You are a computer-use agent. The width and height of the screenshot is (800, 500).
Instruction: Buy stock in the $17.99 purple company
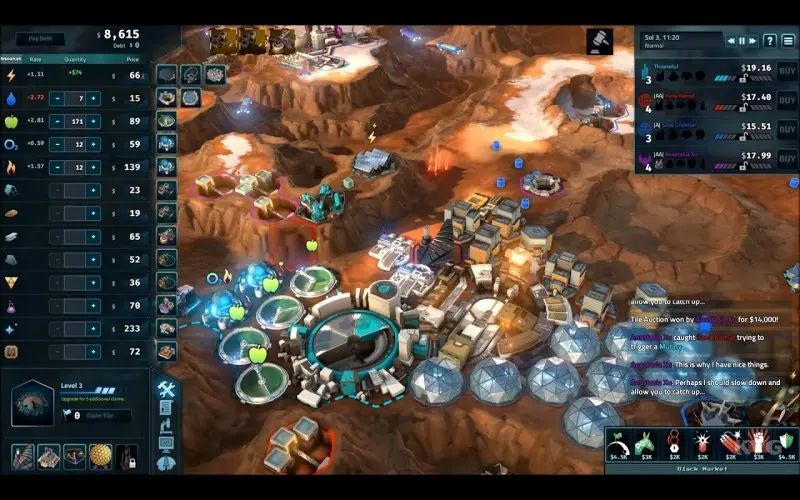(x=787, y=159)
